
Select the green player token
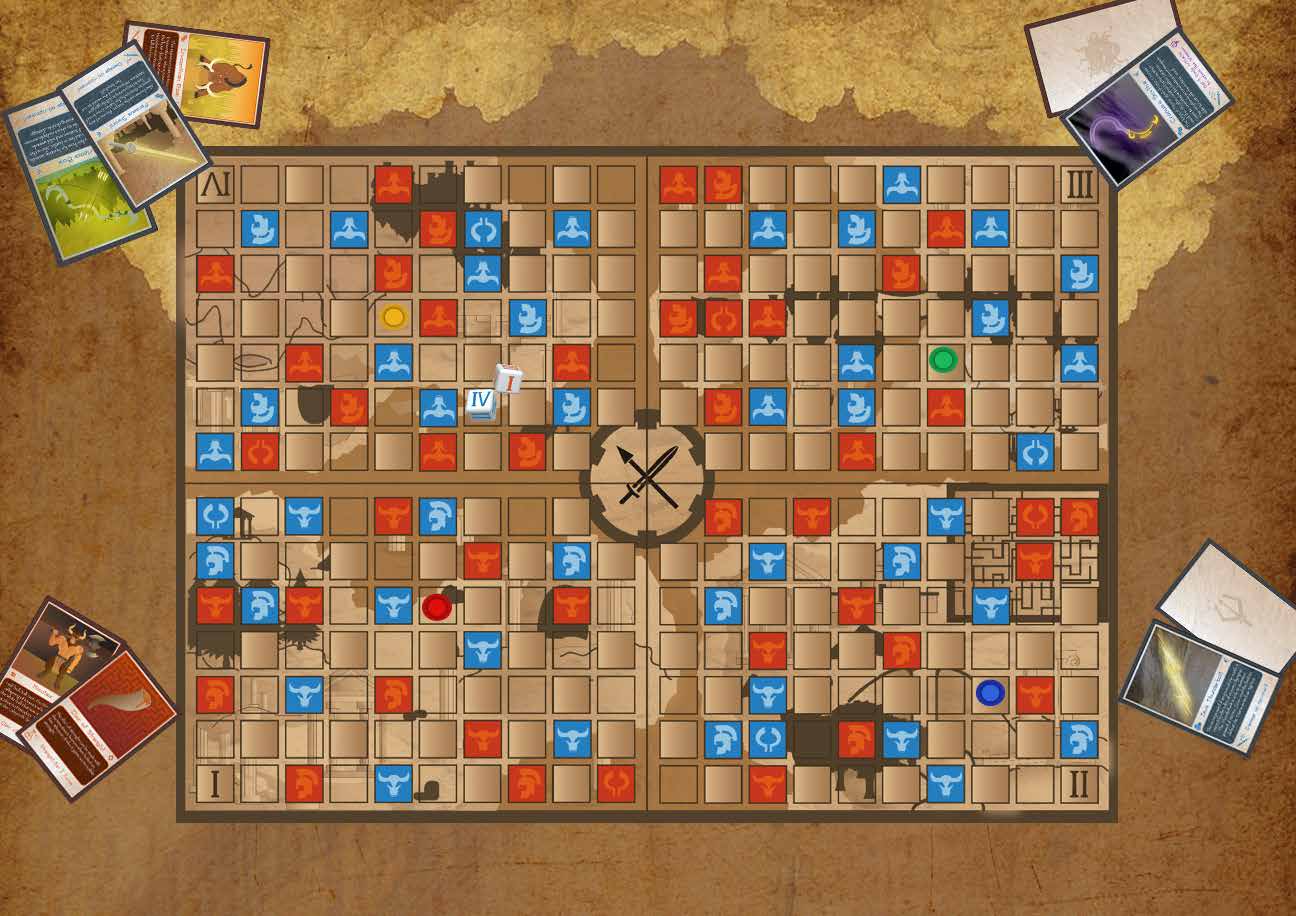tap(942, 360)
